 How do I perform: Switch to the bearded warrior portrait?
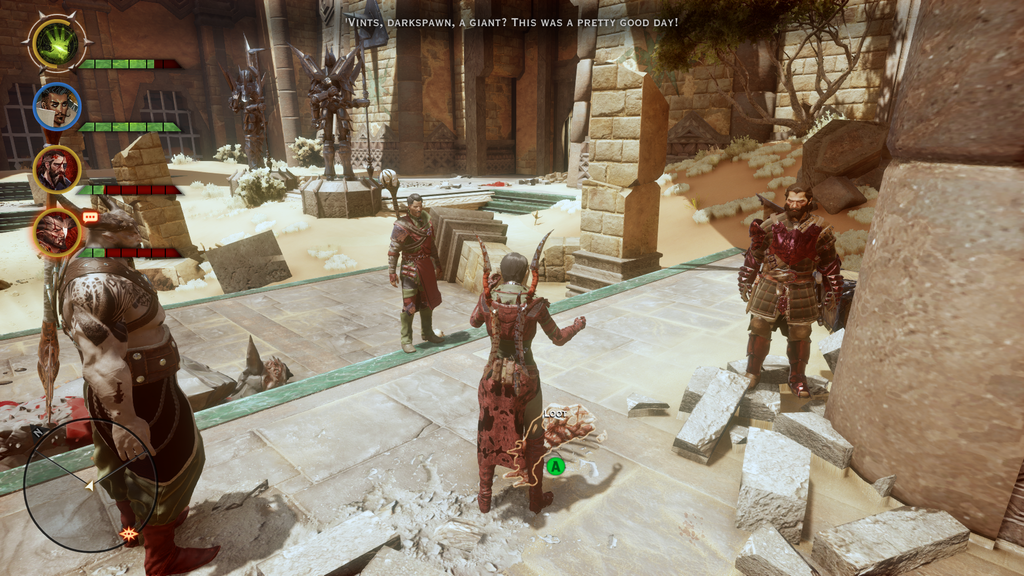pyautogui.click(x=57, y=169)
